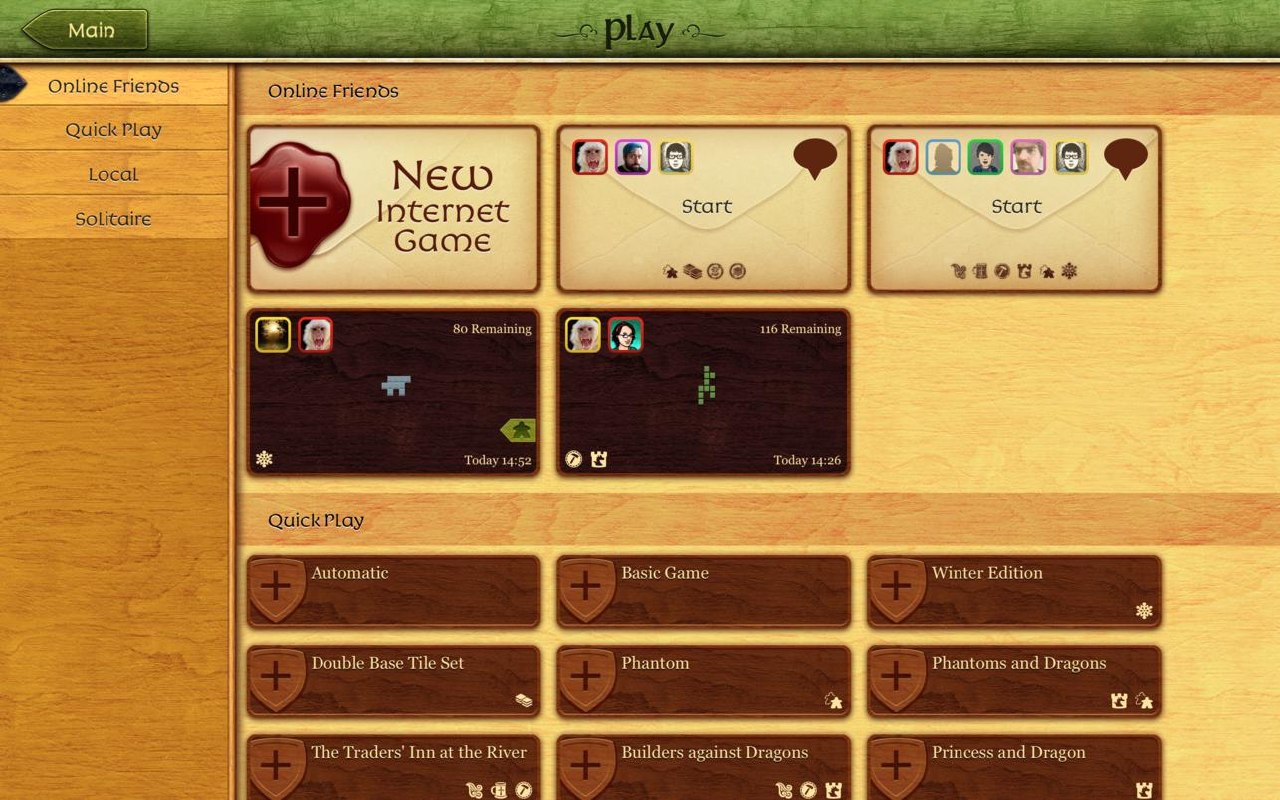Screen dimensions: 1280x800
Task: Open the Local play section
Action: click(x=113, y=174)
